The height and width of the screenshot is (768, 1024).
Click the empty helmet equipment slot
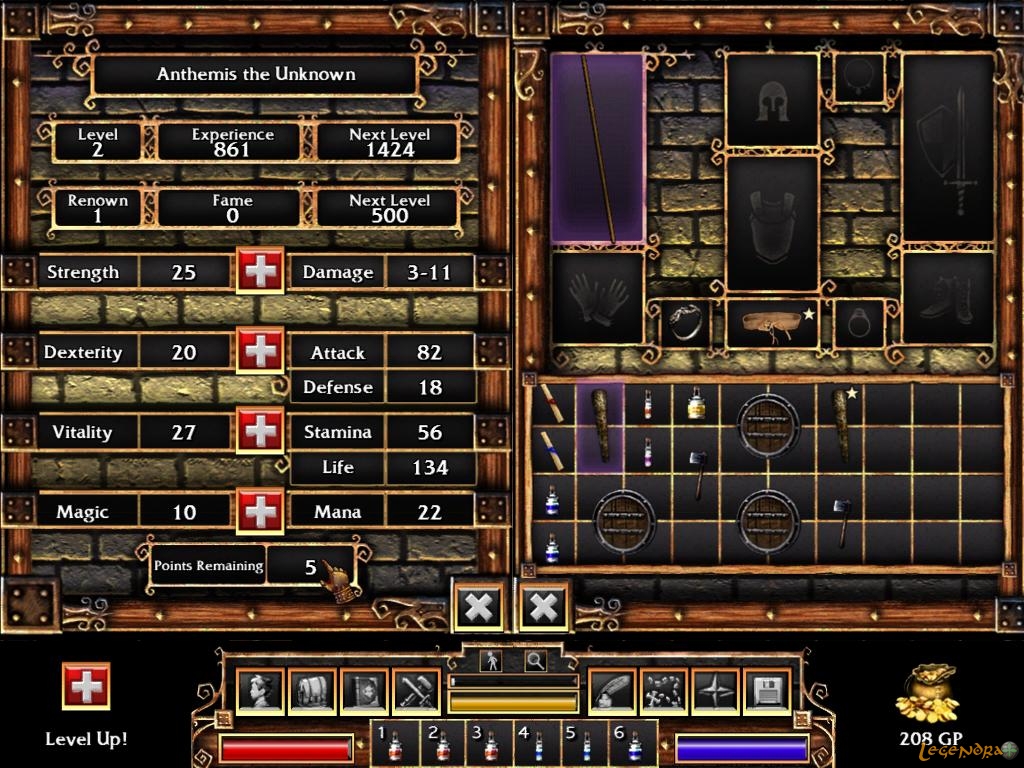point(772,101)
